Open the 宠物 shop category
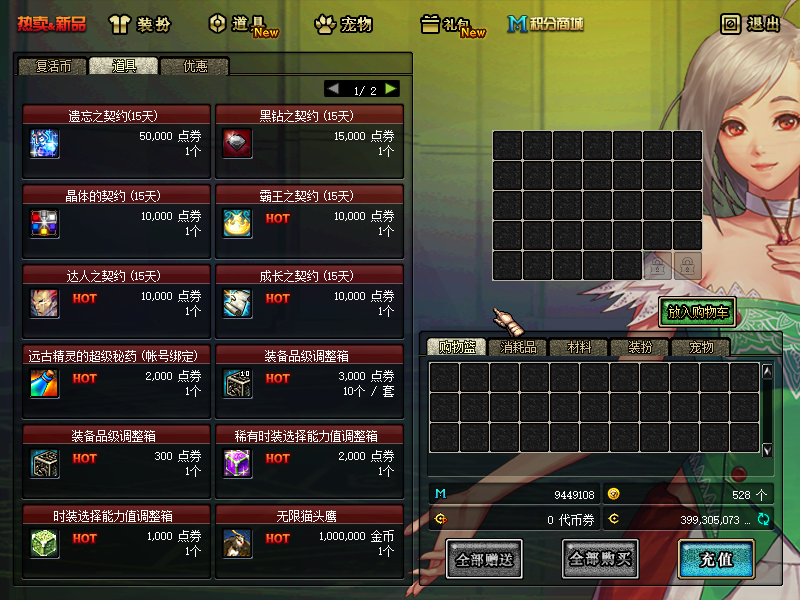This screenshot has width=800, height=600. tap(343, 23)
